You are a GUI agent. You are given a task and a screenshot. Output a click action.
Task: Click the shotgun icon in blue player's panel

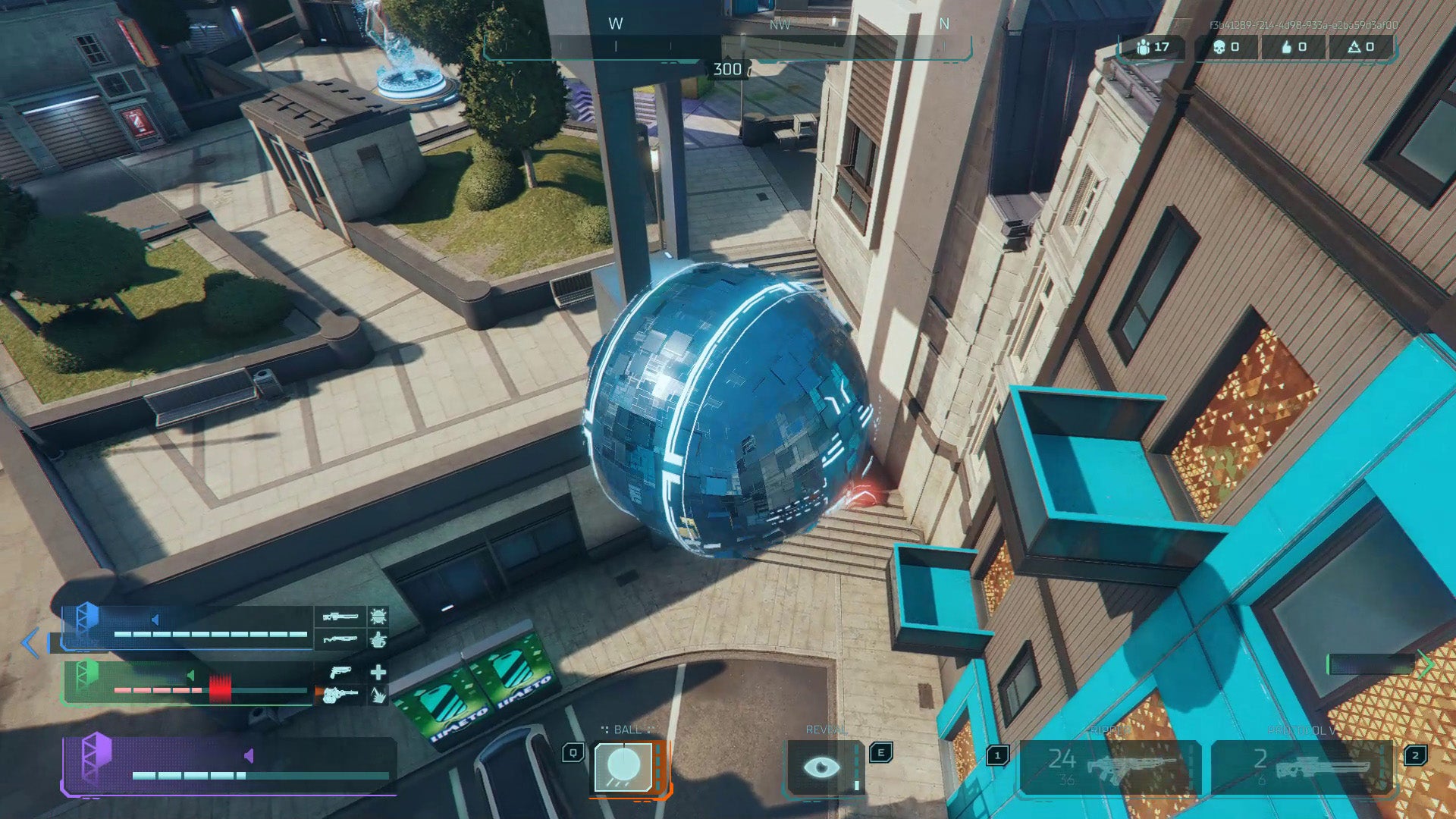(340, 639)
